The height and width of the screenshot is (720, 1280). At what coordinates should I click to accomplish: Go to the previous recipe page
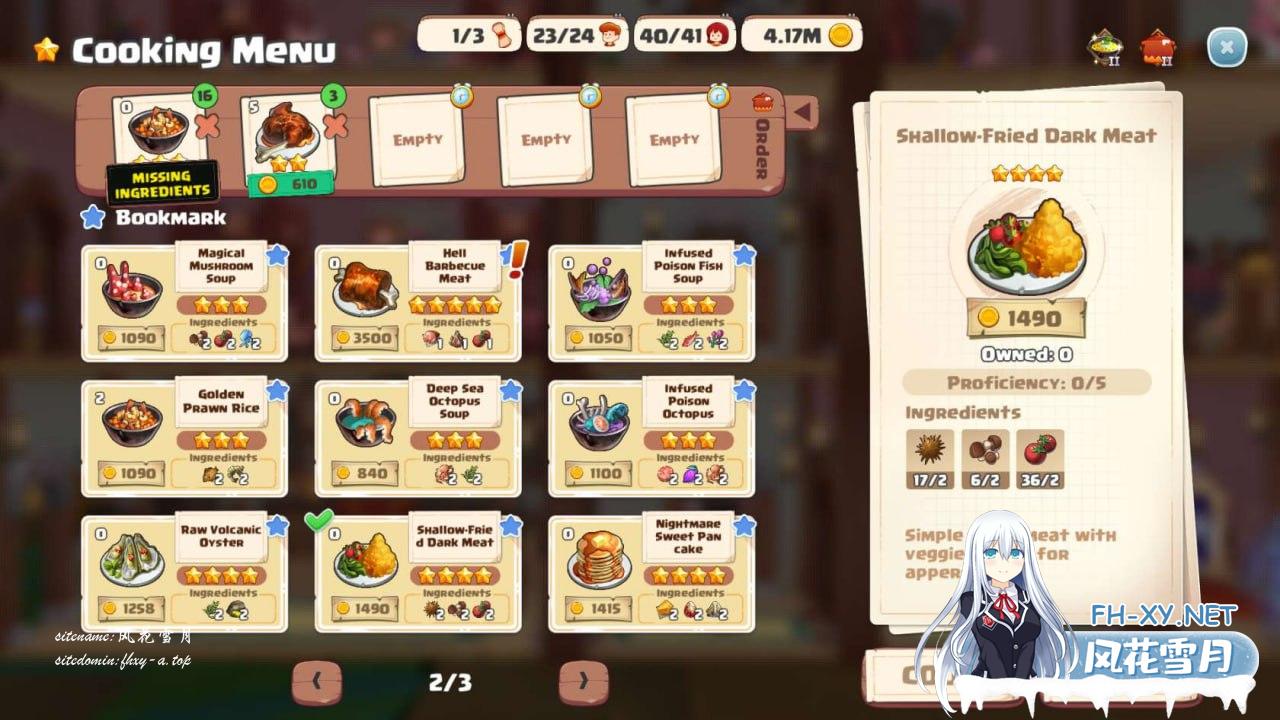coord(317,682)
